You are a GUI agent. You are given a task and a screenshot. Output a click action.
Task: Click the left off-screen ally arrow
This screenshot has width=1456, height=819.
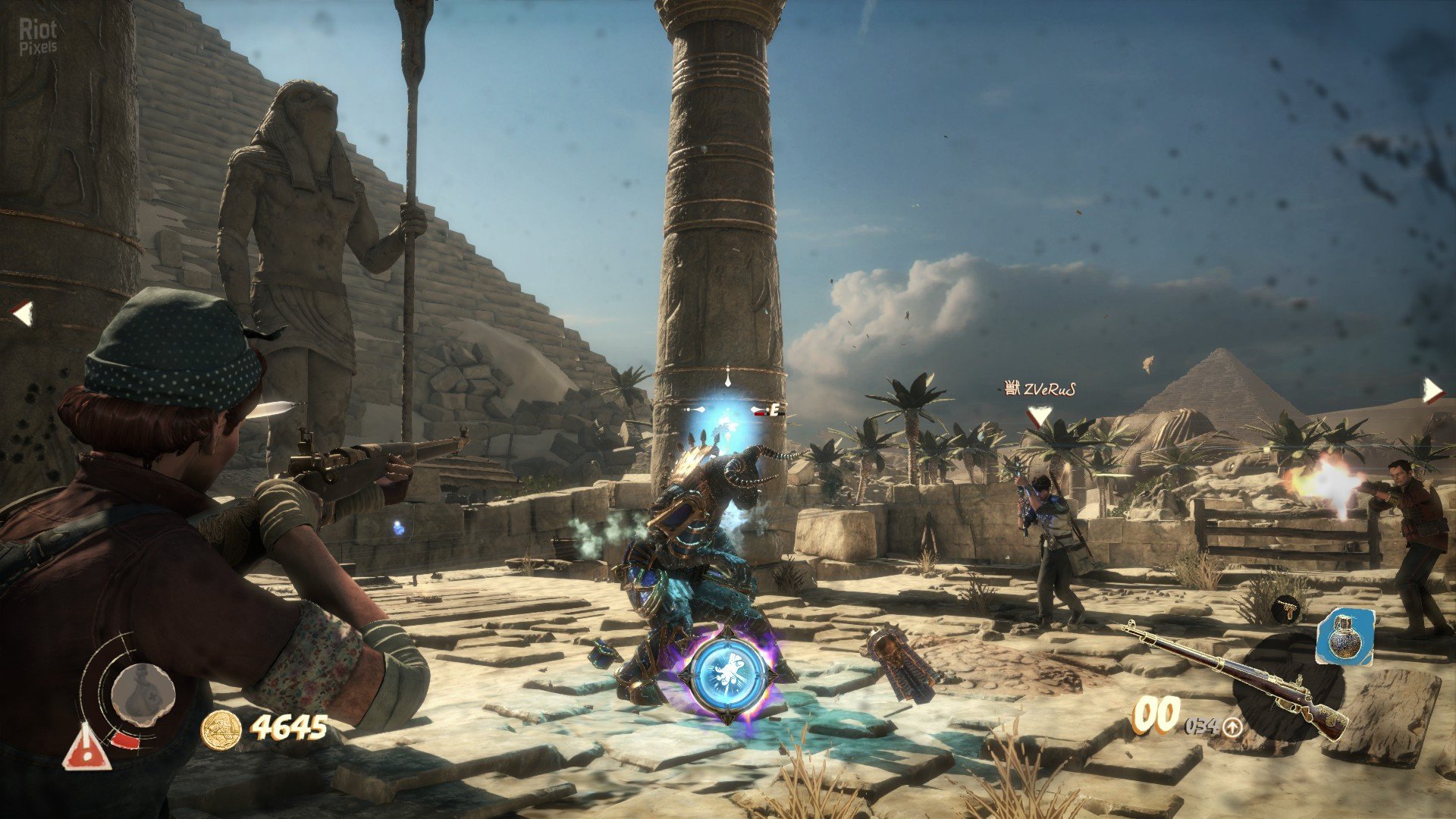click(x=22, y=312)
